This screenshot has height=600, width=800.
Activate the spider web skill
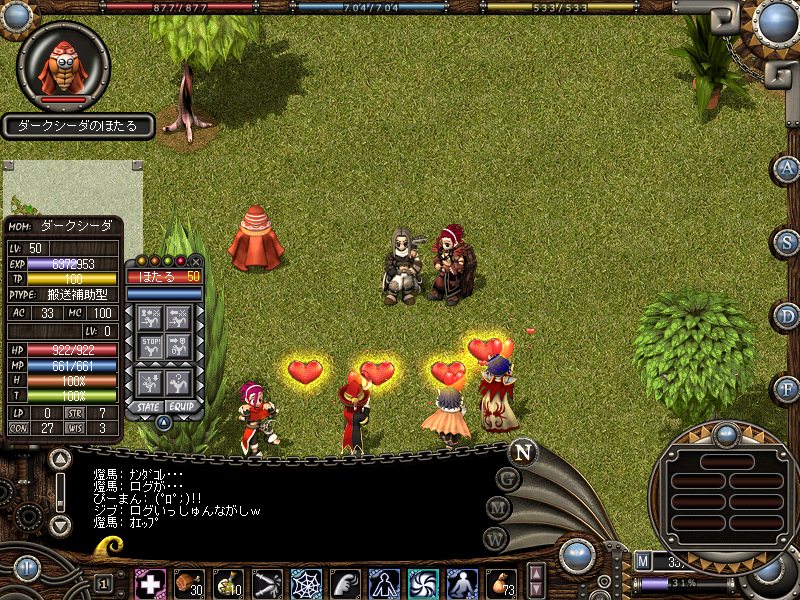306,583
